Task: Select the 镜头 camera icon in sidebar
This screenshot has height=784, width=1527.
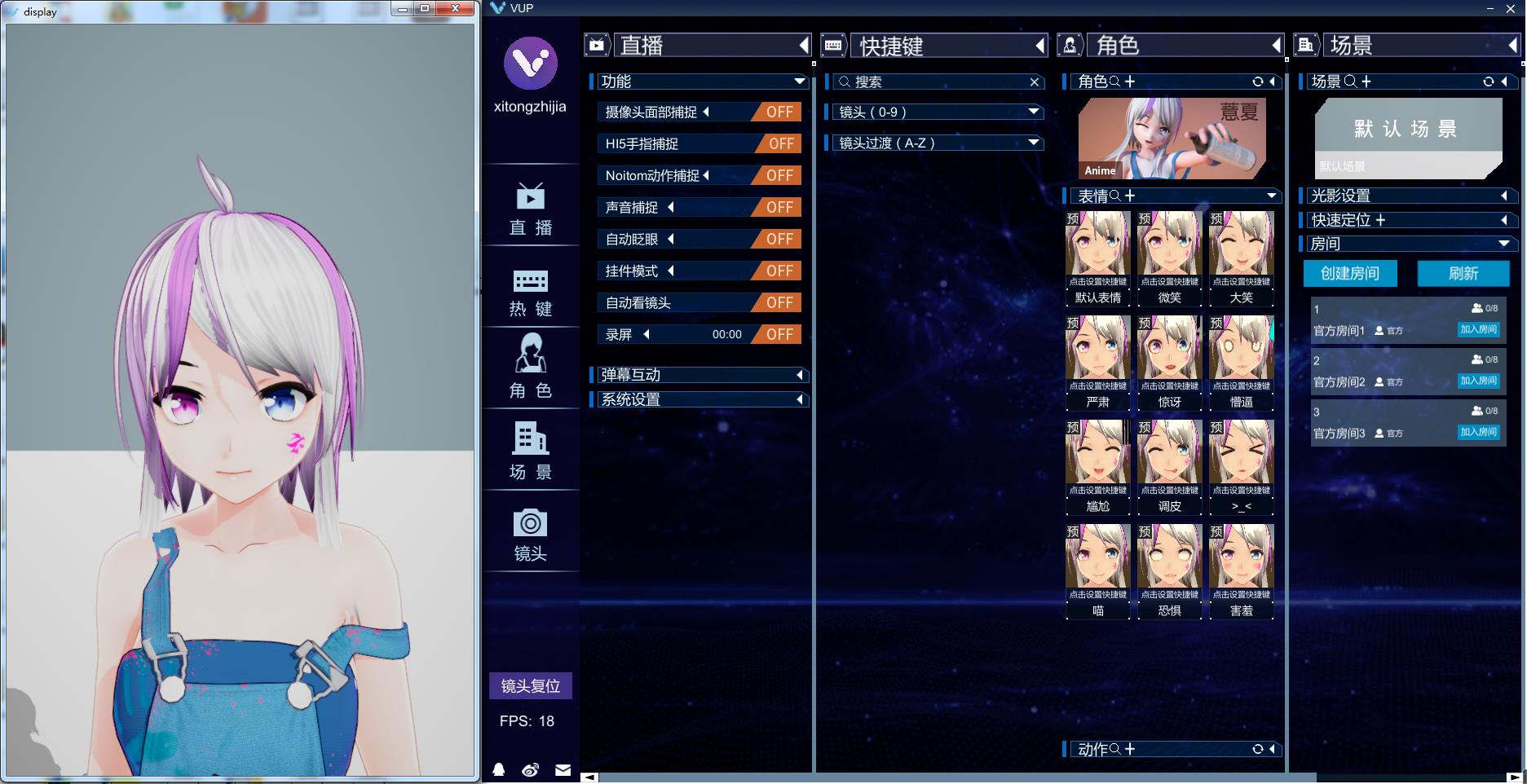Action: 531,531
